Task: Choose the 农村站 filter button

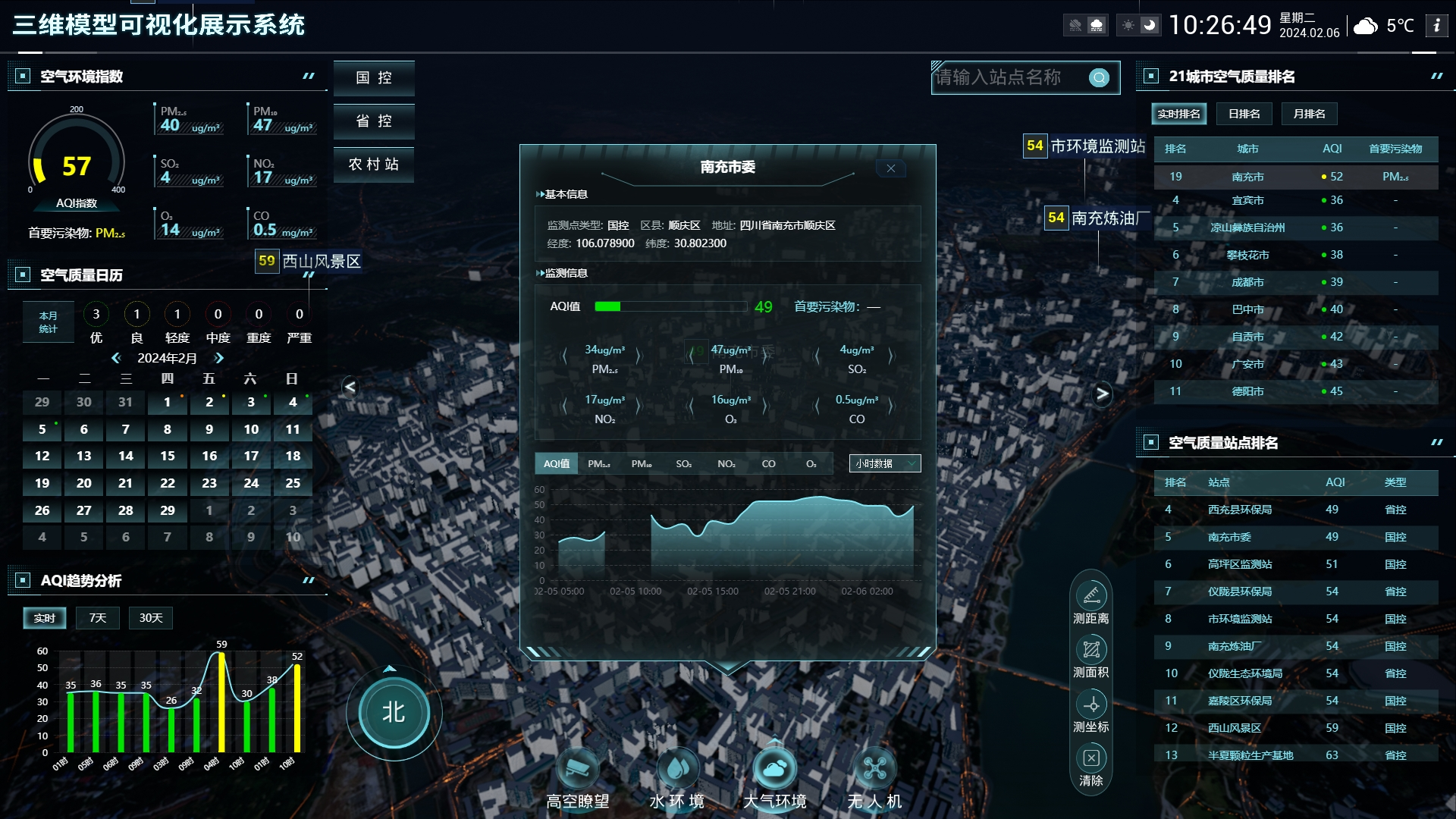Action: tap(374, 165)
